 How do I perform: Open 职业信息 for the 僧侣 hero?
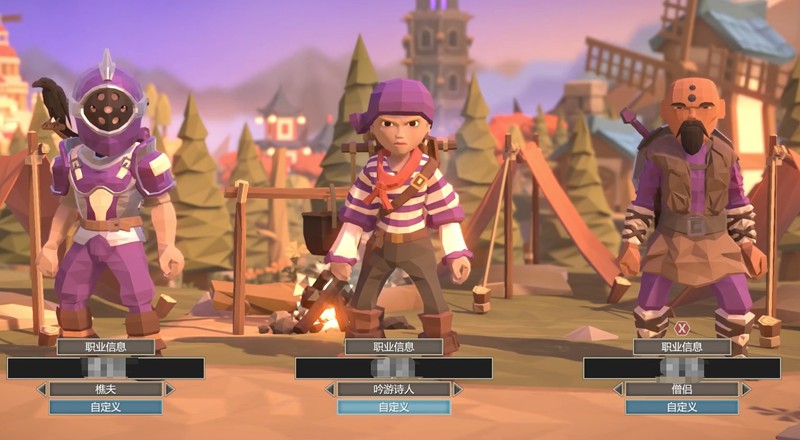tap(681, 347)
